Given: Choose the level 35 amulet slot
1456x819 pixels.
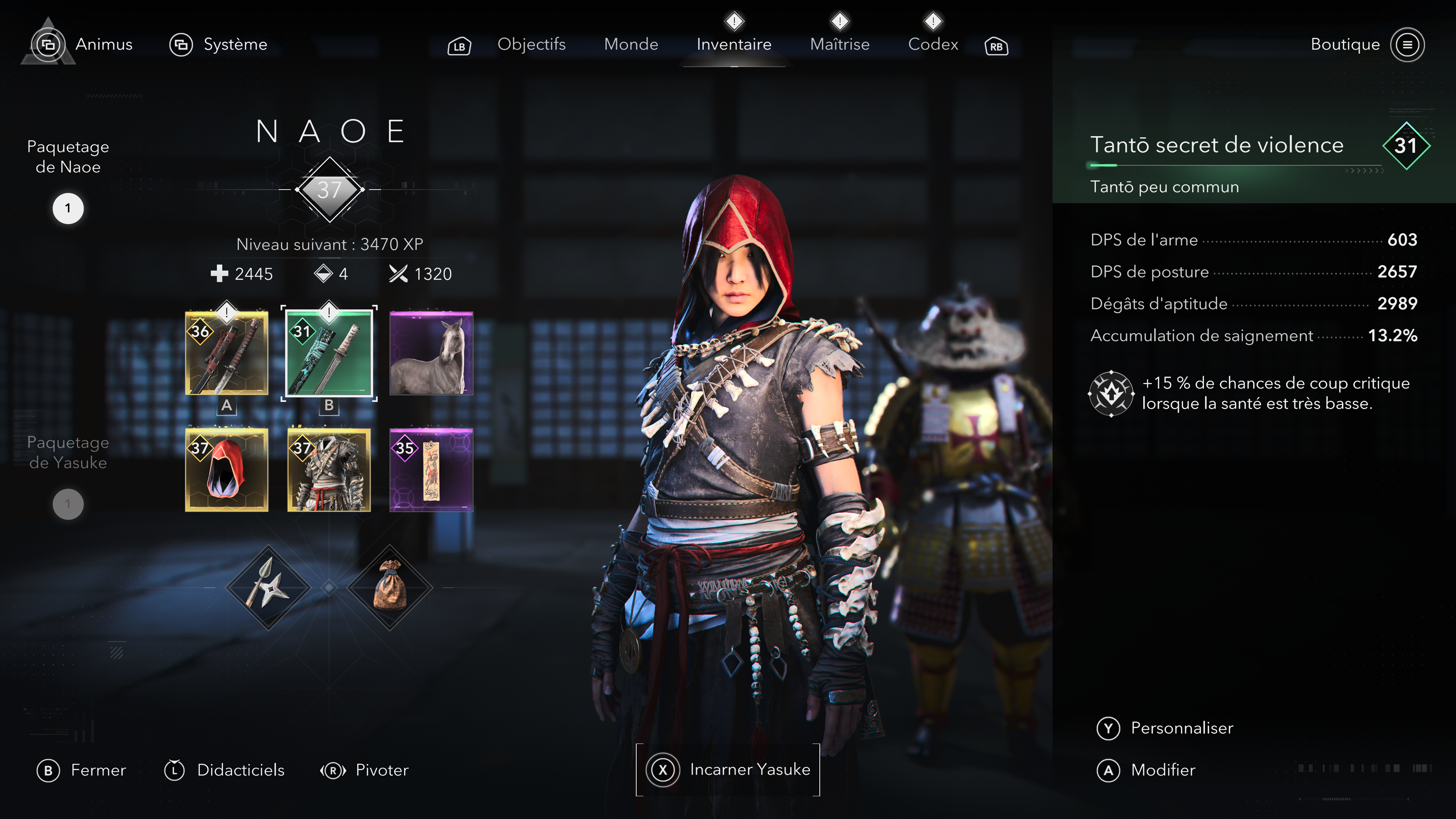Looking at the screenshot, I should pos(431,470).
